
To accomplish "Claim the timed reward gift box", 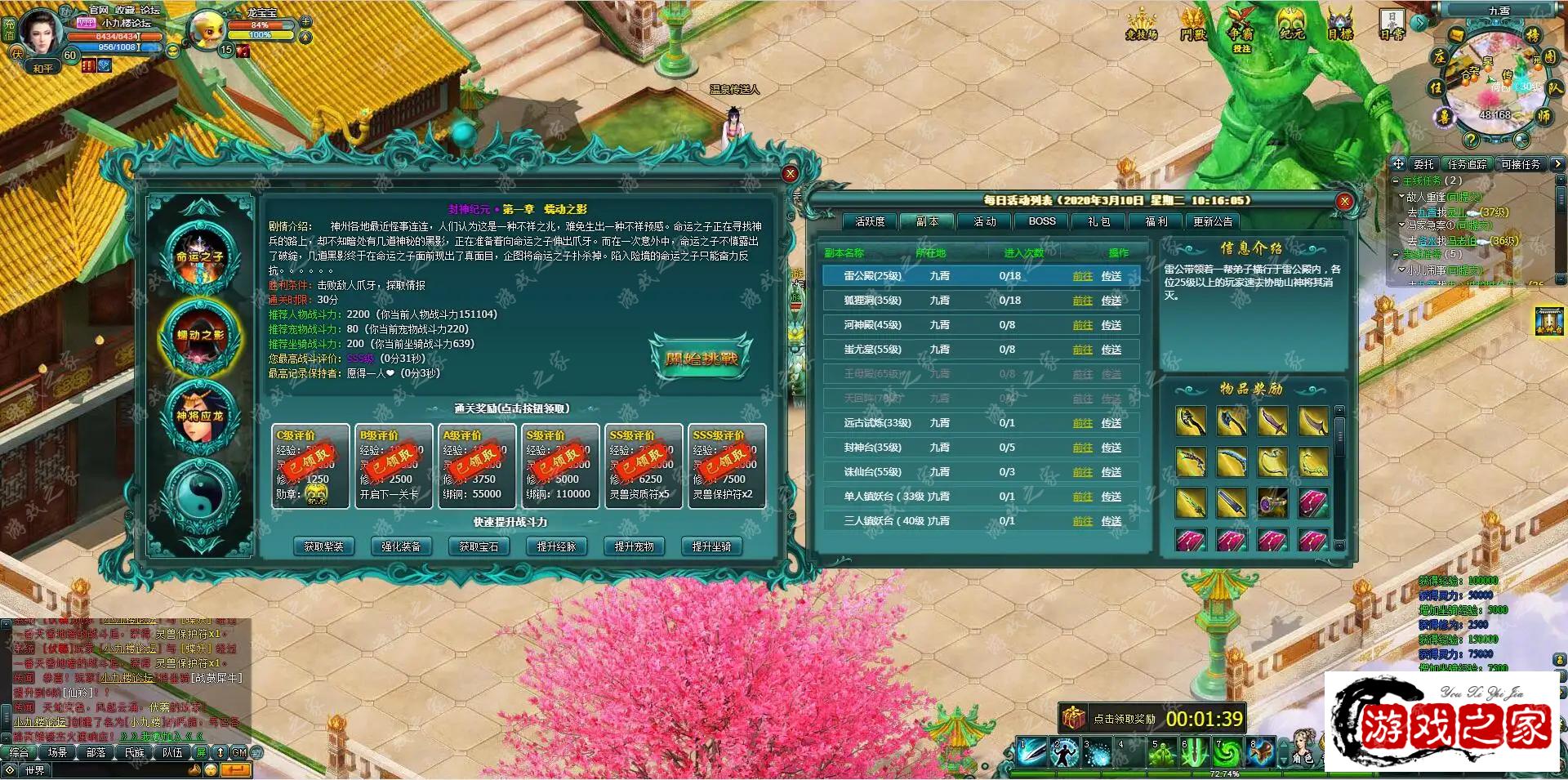I will pyautogui.click(x=1073, y=718).
